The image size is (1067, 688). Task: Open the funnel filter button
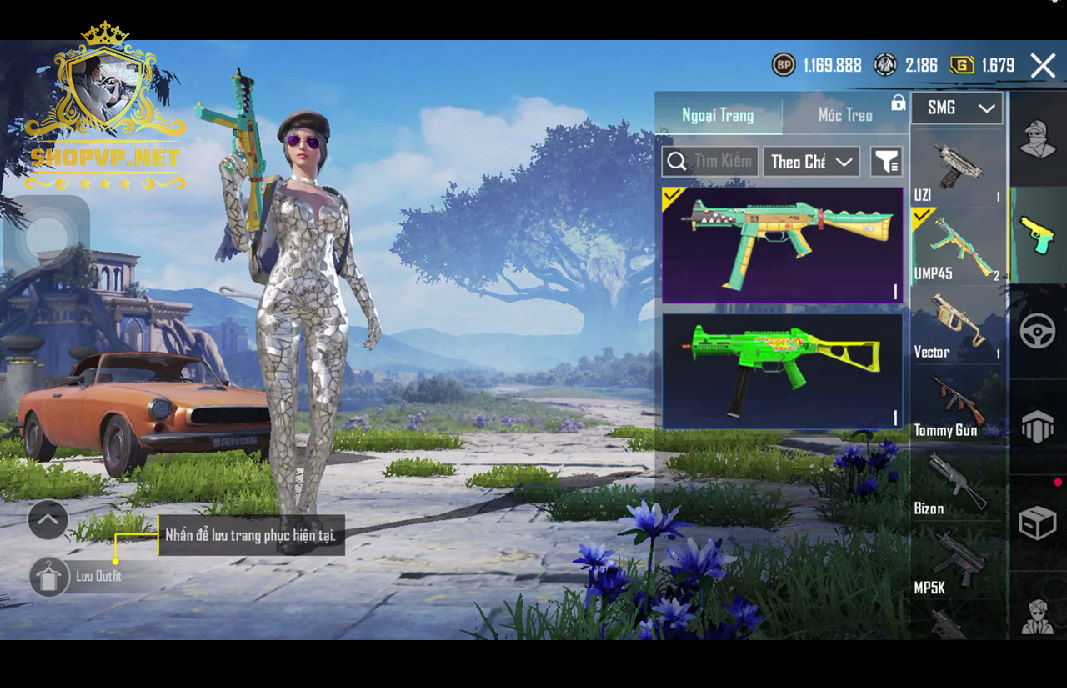point(886,161)
